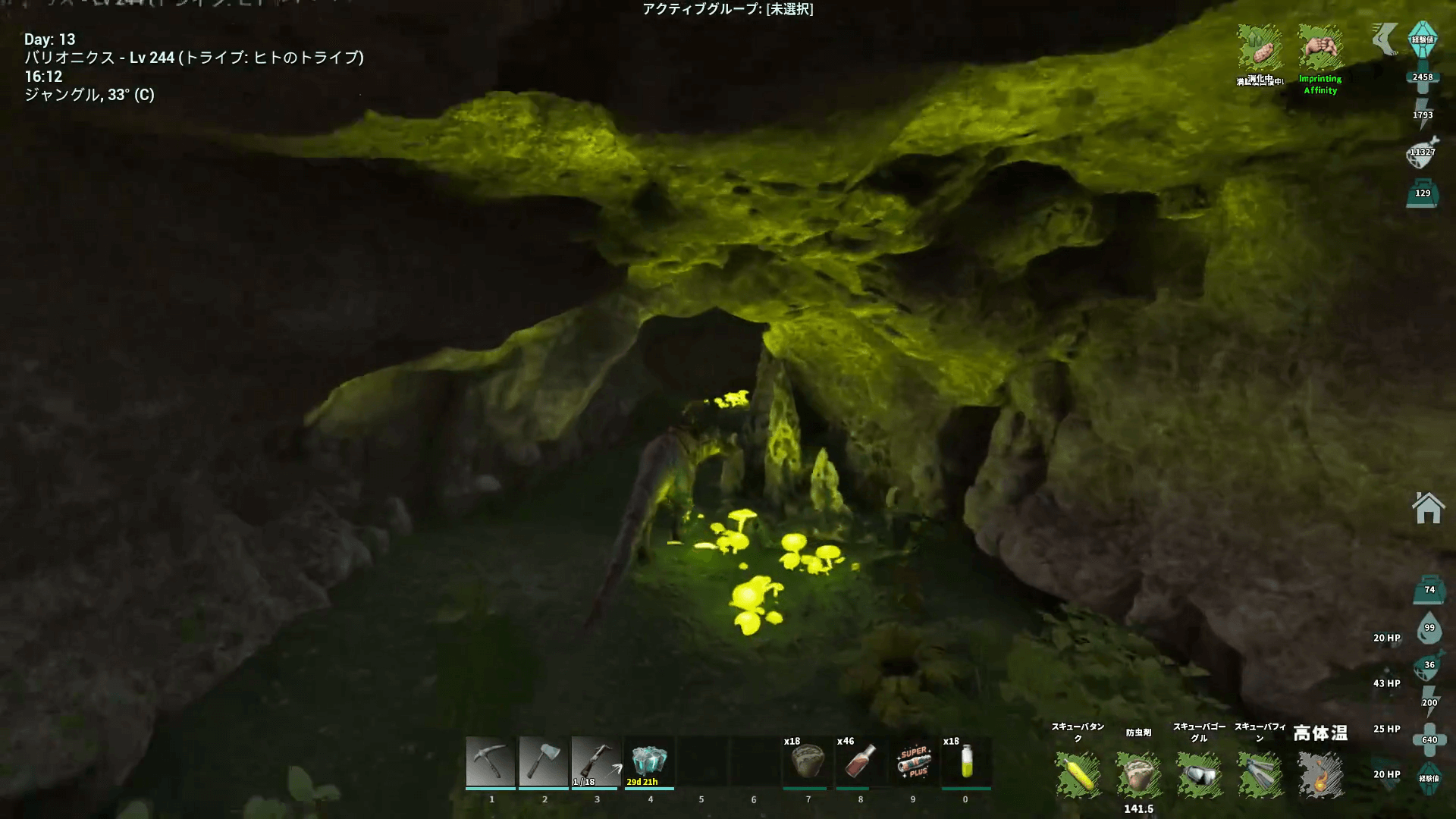Click the Imprinting Affinity fist-bump icon
1456x819 pixels.
tap(1320, 49)
